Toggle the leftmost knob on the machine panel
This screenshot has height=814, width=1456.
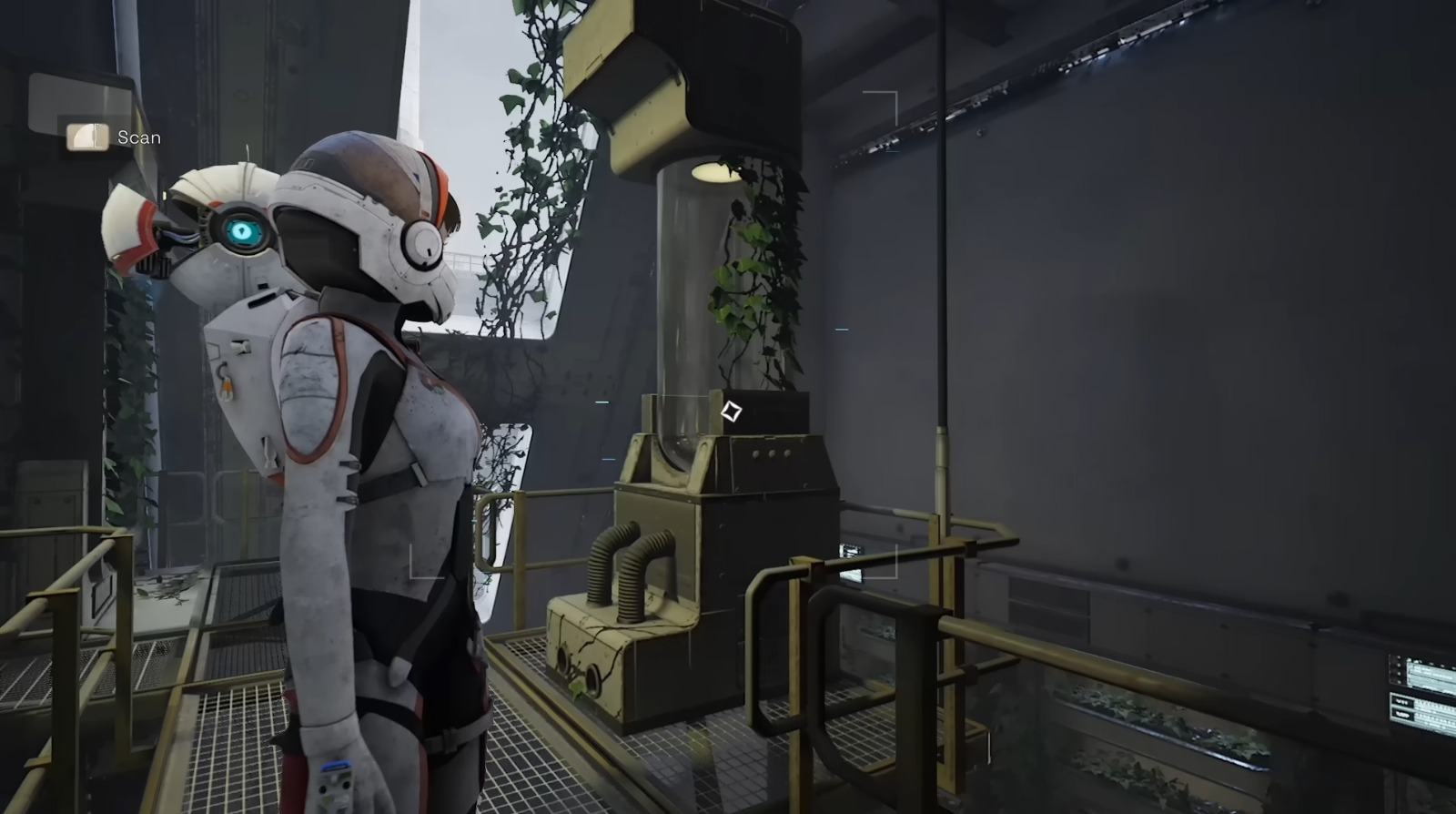click(x=756, y=453)
